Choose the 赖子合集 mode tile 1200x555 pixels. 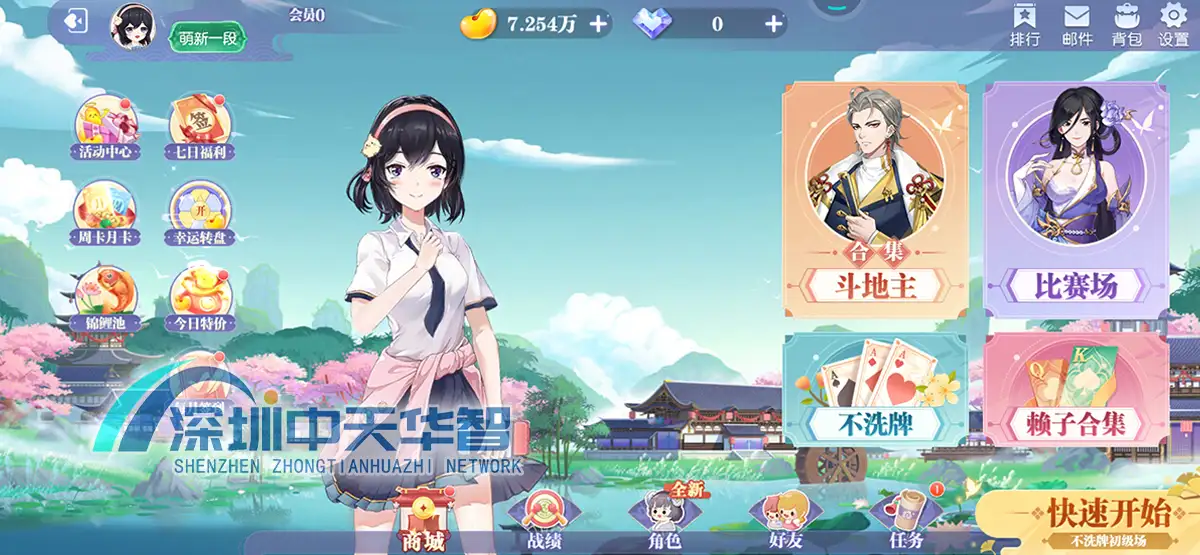(1075, 390)
